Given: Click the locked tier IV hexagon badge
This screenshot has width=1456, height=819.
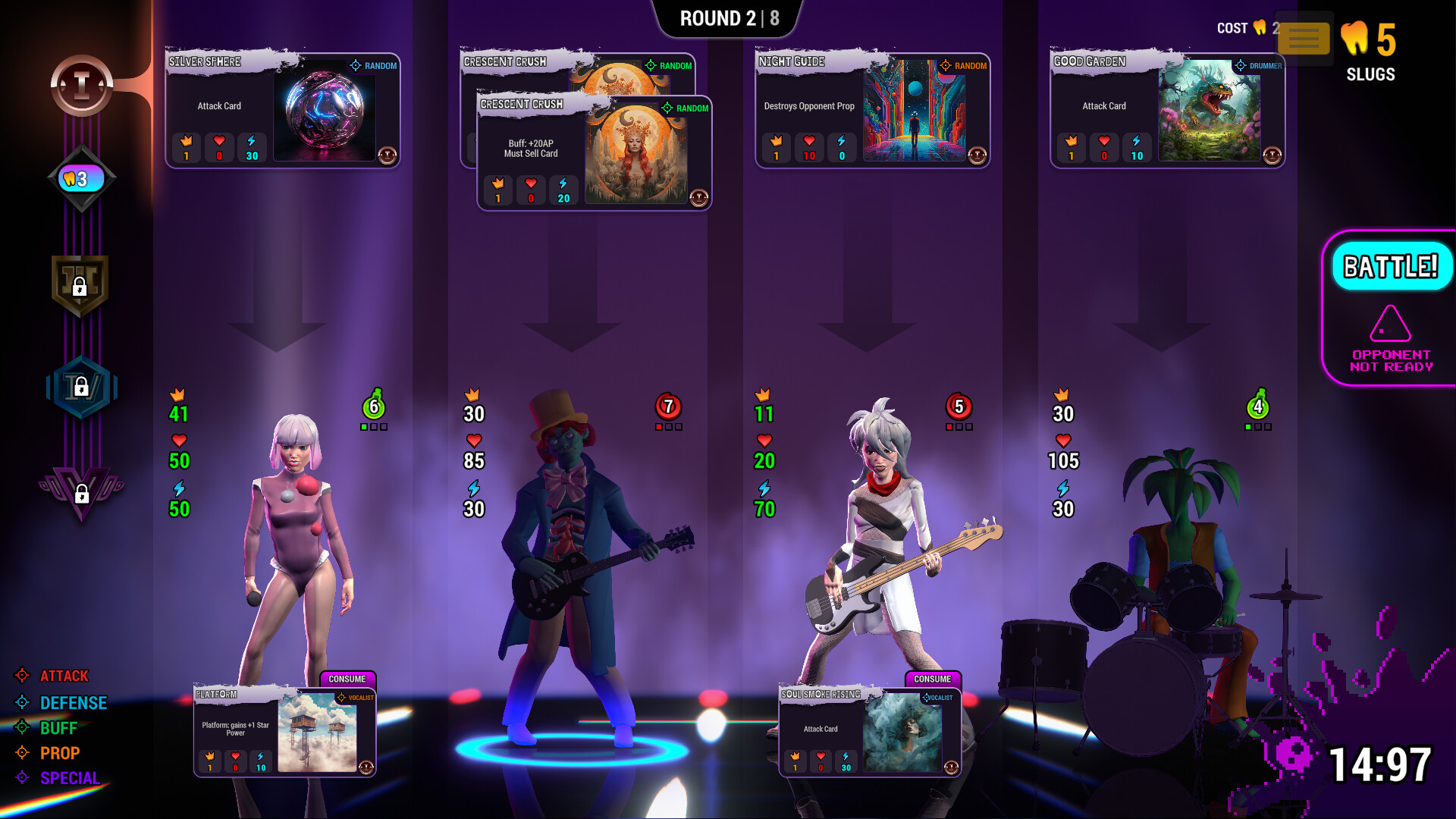Looking at the screenshot, I should 83,387.
